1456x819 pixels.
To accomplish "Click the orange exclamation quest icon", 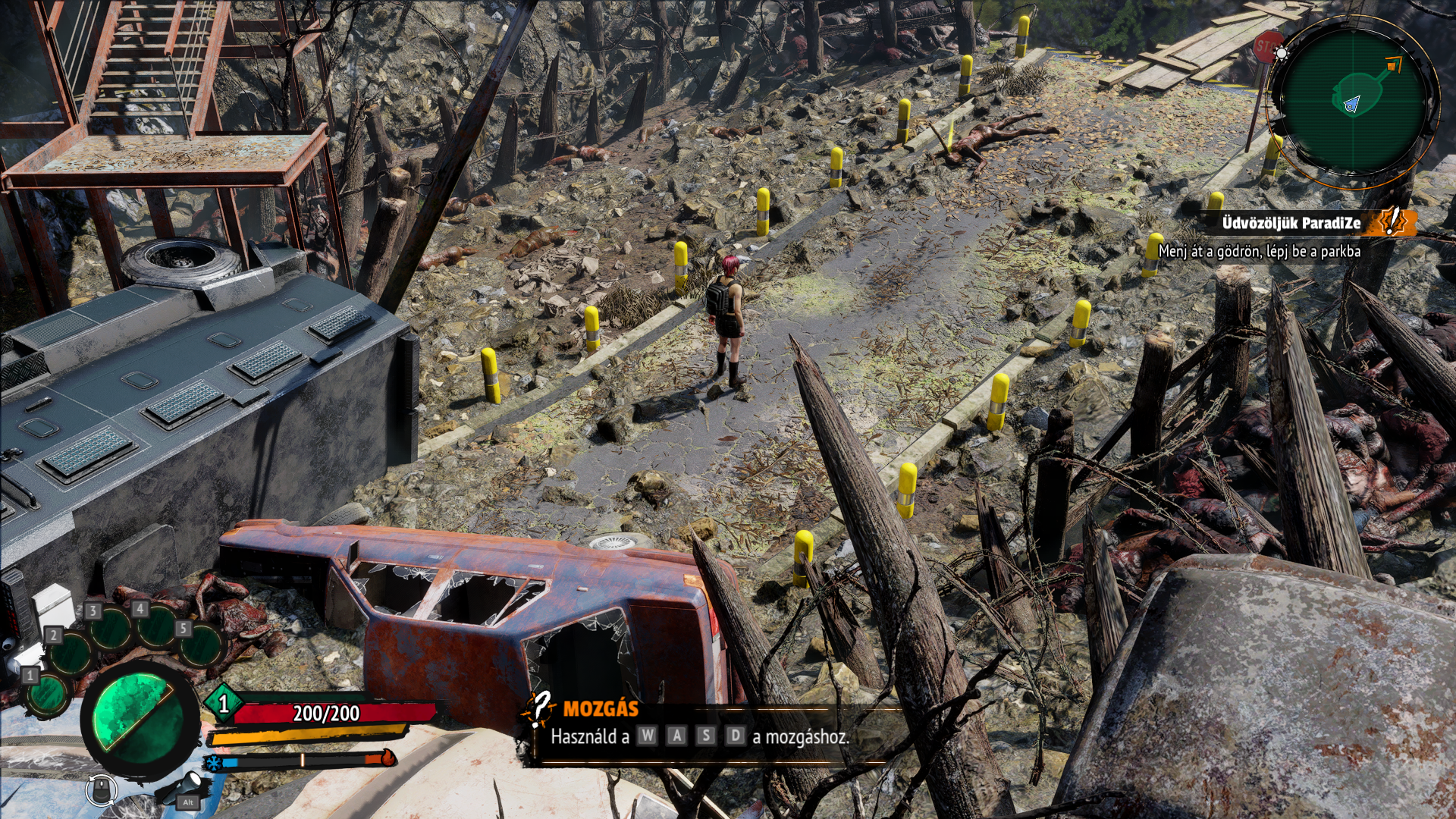I will pos(1392,221).
